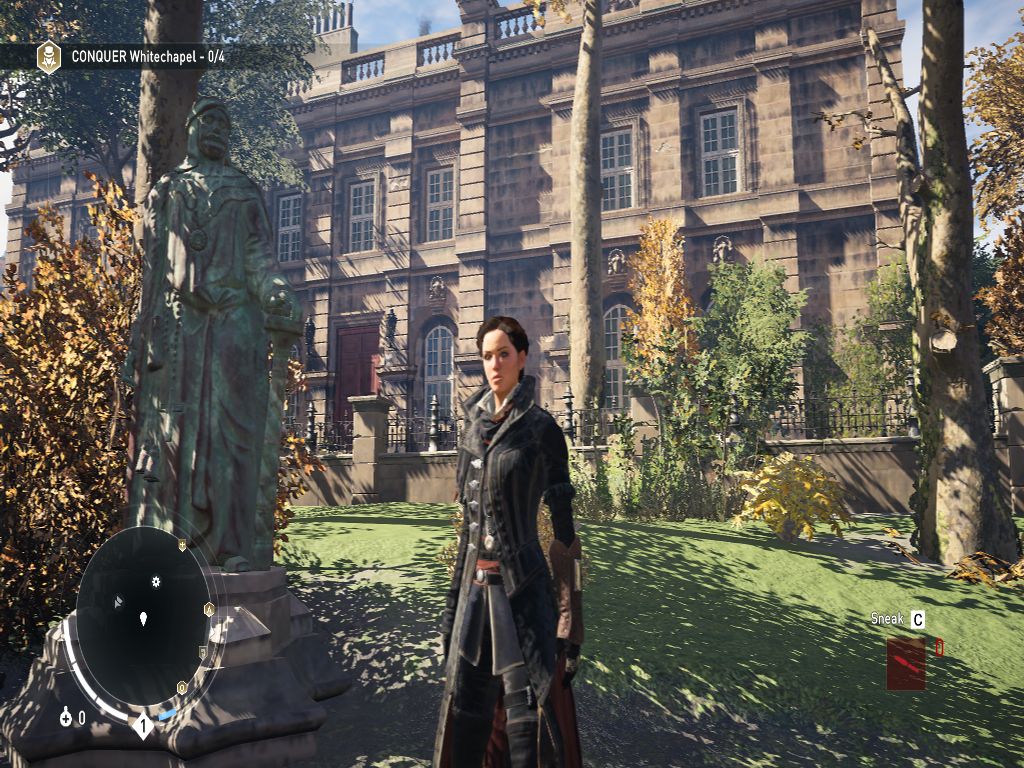This screenshot has width=1024, height=768.
Task: Click the gear marker on the minimap
Action: pos(156,581)
